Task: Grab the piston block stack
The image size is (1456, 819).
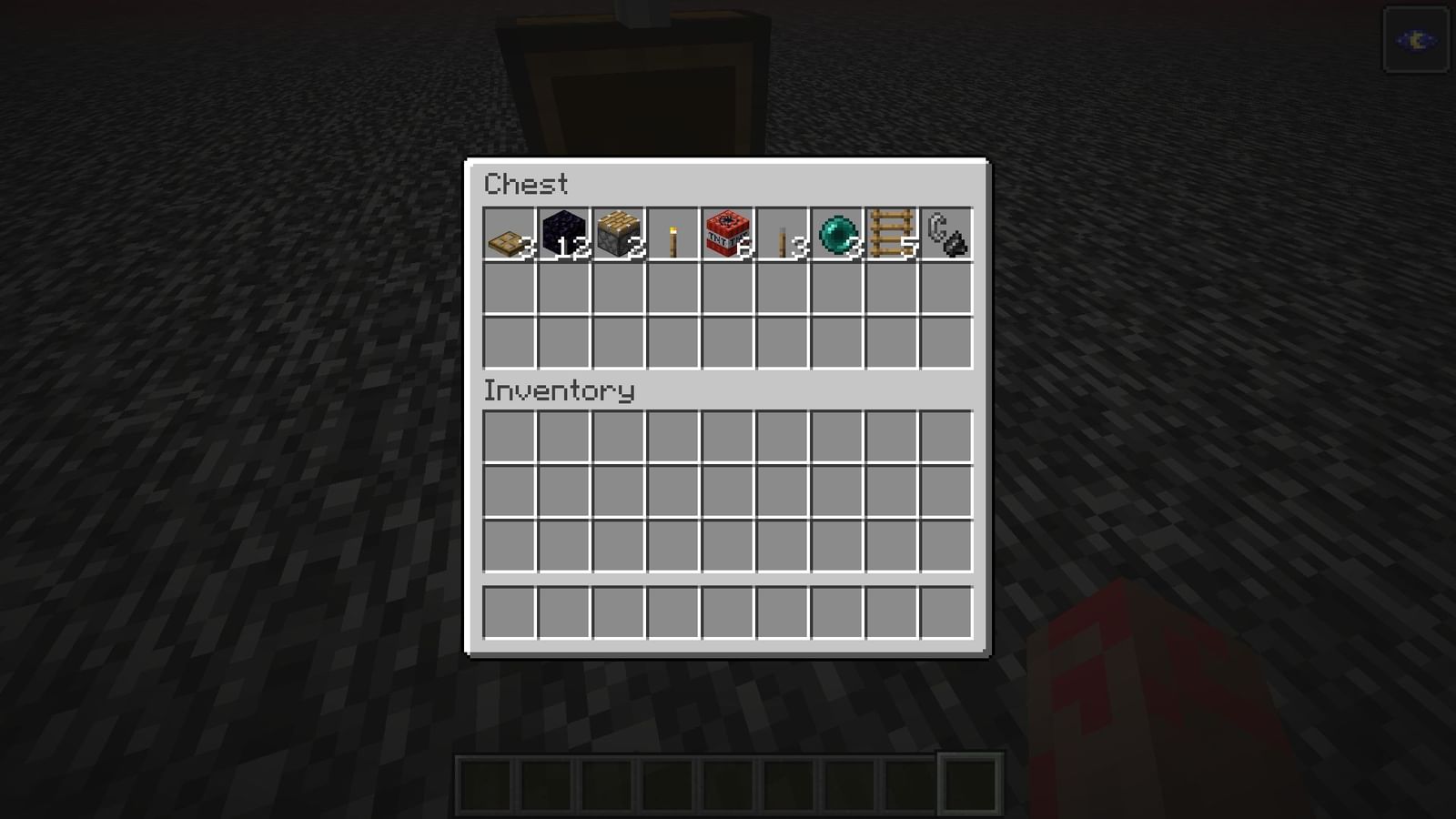Action: pyautogui.click(x=620, y=235)
